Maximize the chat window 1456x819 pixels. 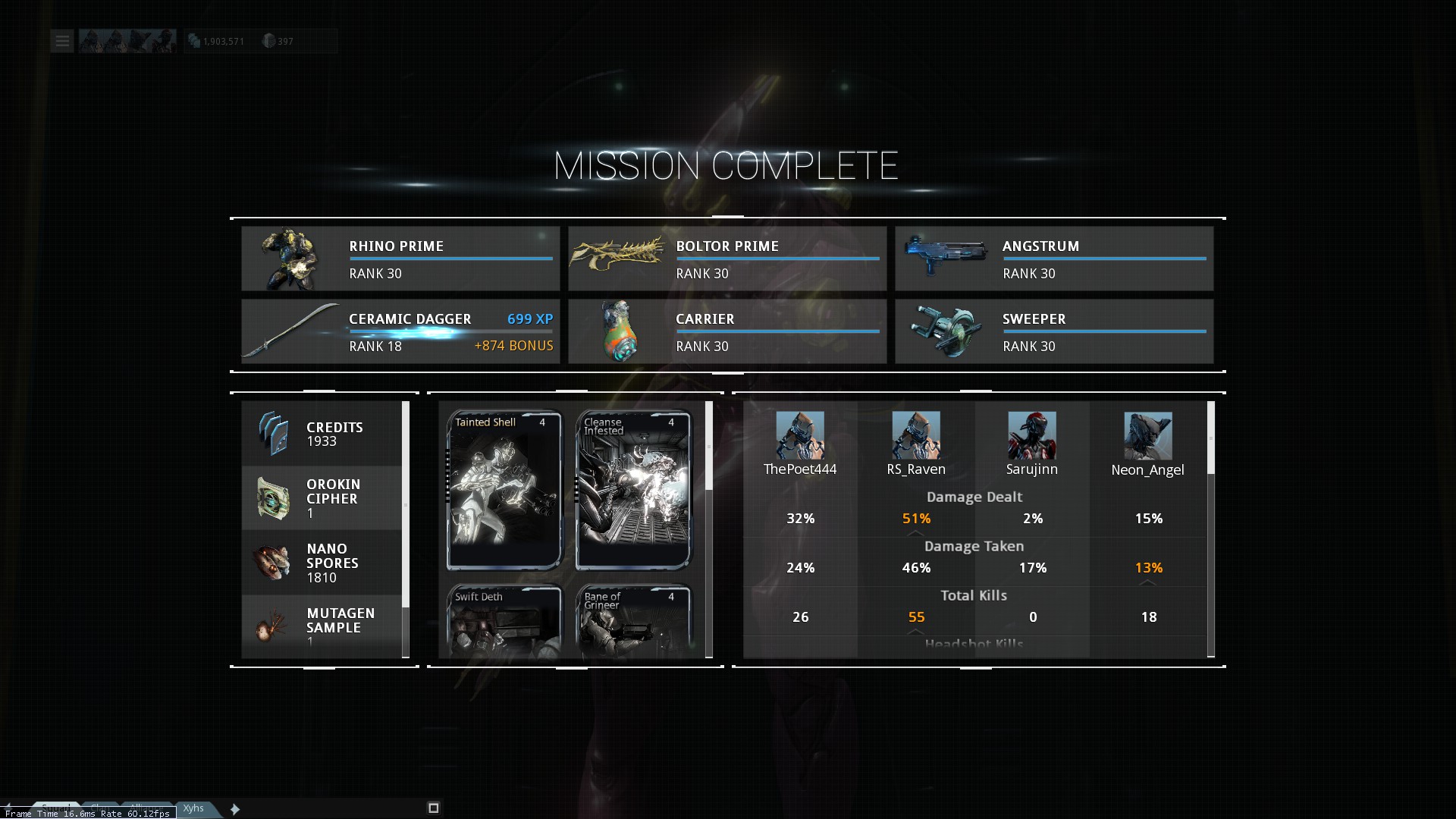(434, 808)
